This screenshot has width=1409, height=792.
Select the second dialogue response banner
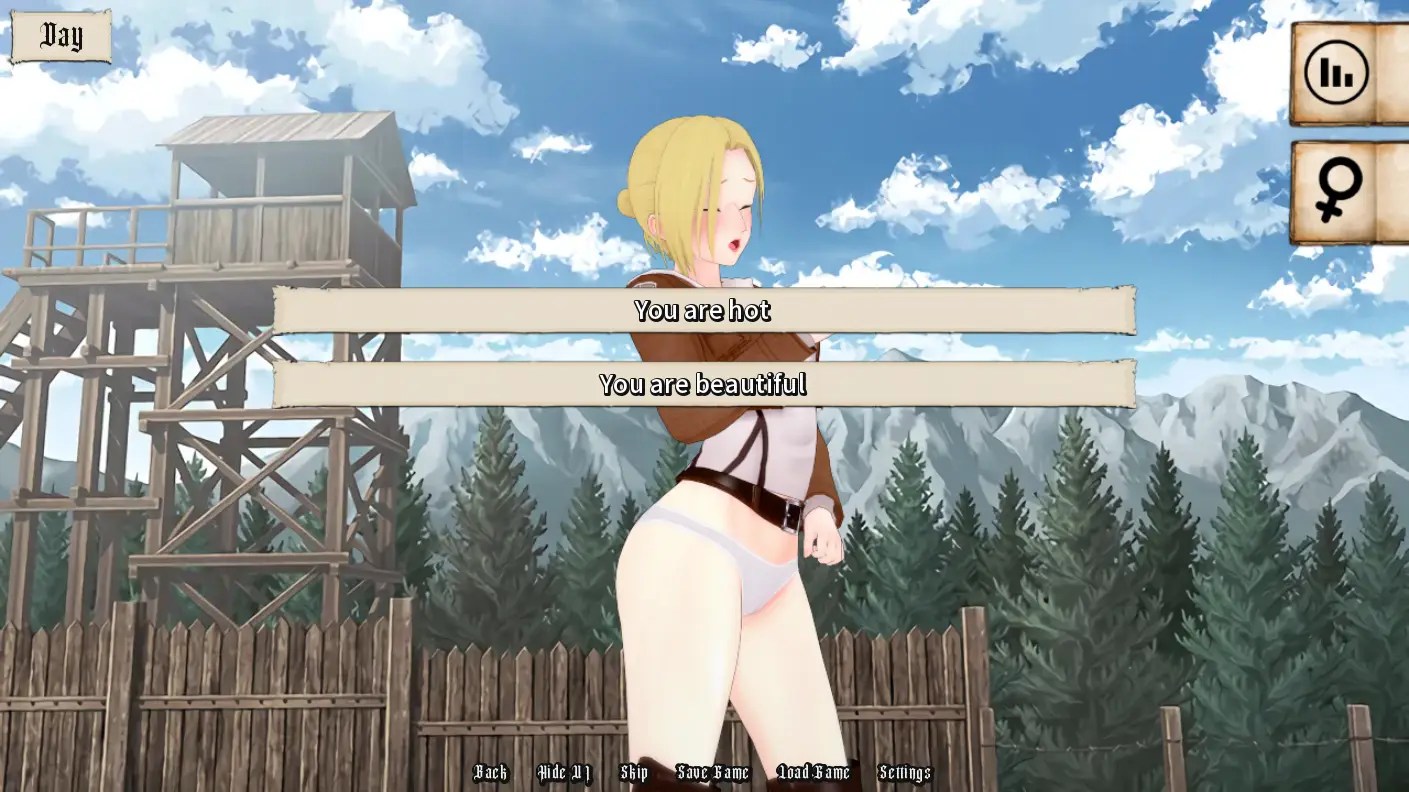coord(704,384)
